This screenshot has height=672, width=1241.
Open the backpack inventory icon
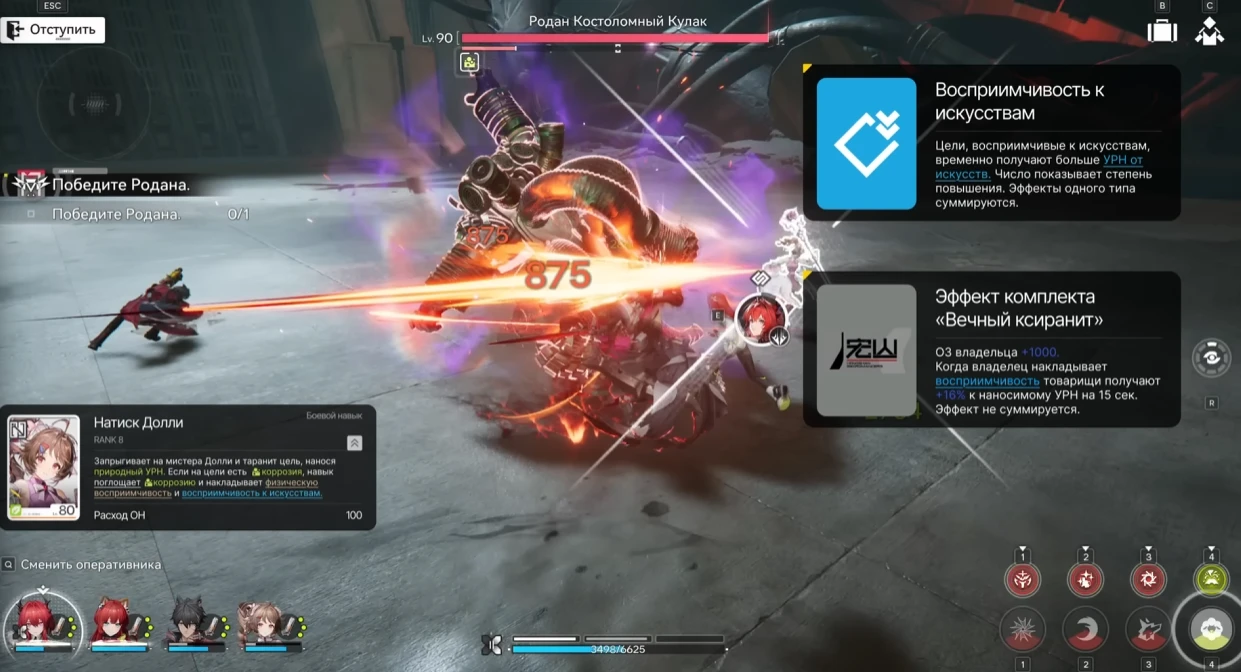pos(1161,30)
